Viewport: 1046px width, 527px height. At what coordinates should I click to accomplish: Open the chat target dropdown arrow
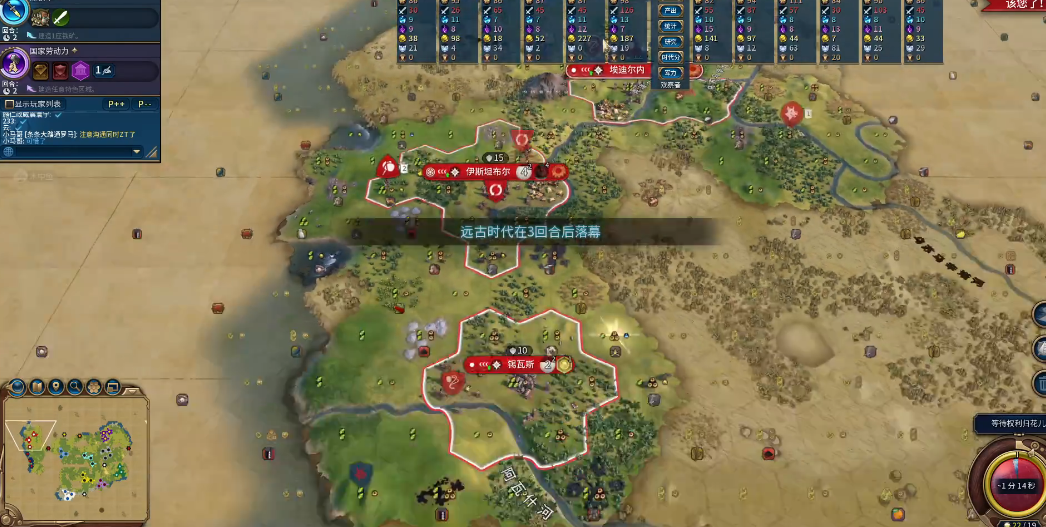click(x=137, y=152)
